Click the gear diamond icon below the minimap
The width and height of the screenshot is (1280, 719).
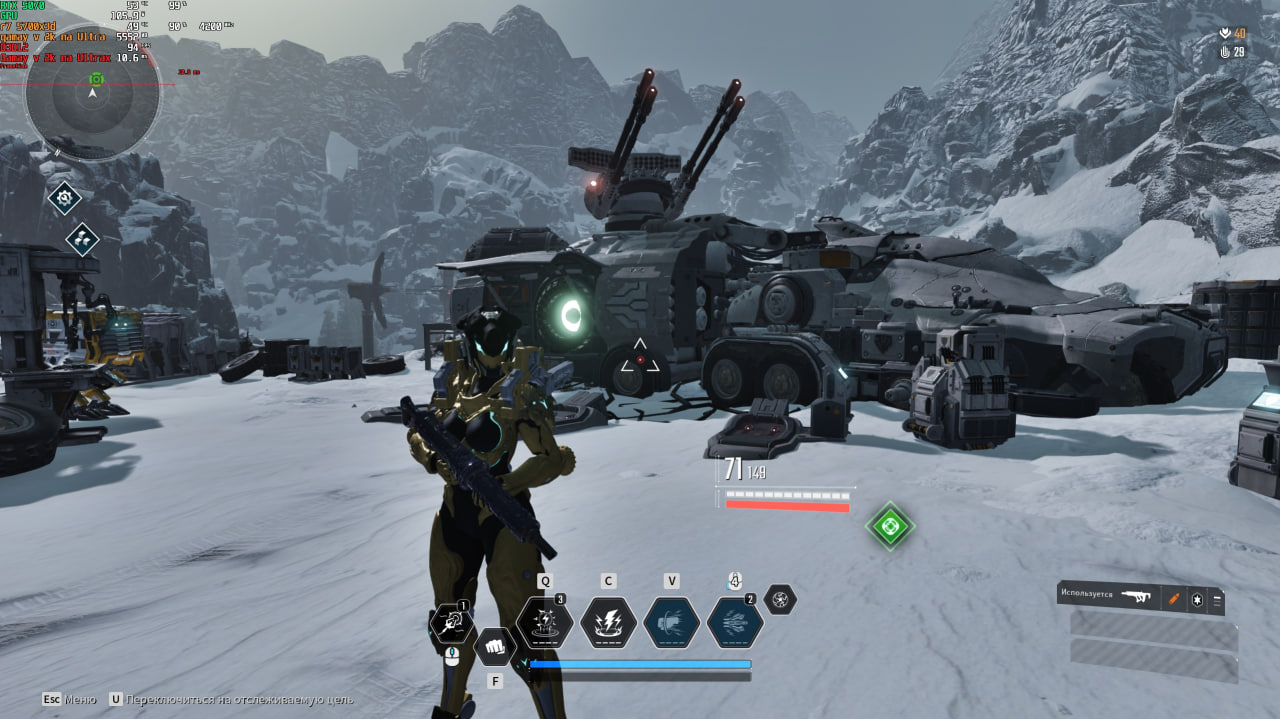[x=65, y=198]
